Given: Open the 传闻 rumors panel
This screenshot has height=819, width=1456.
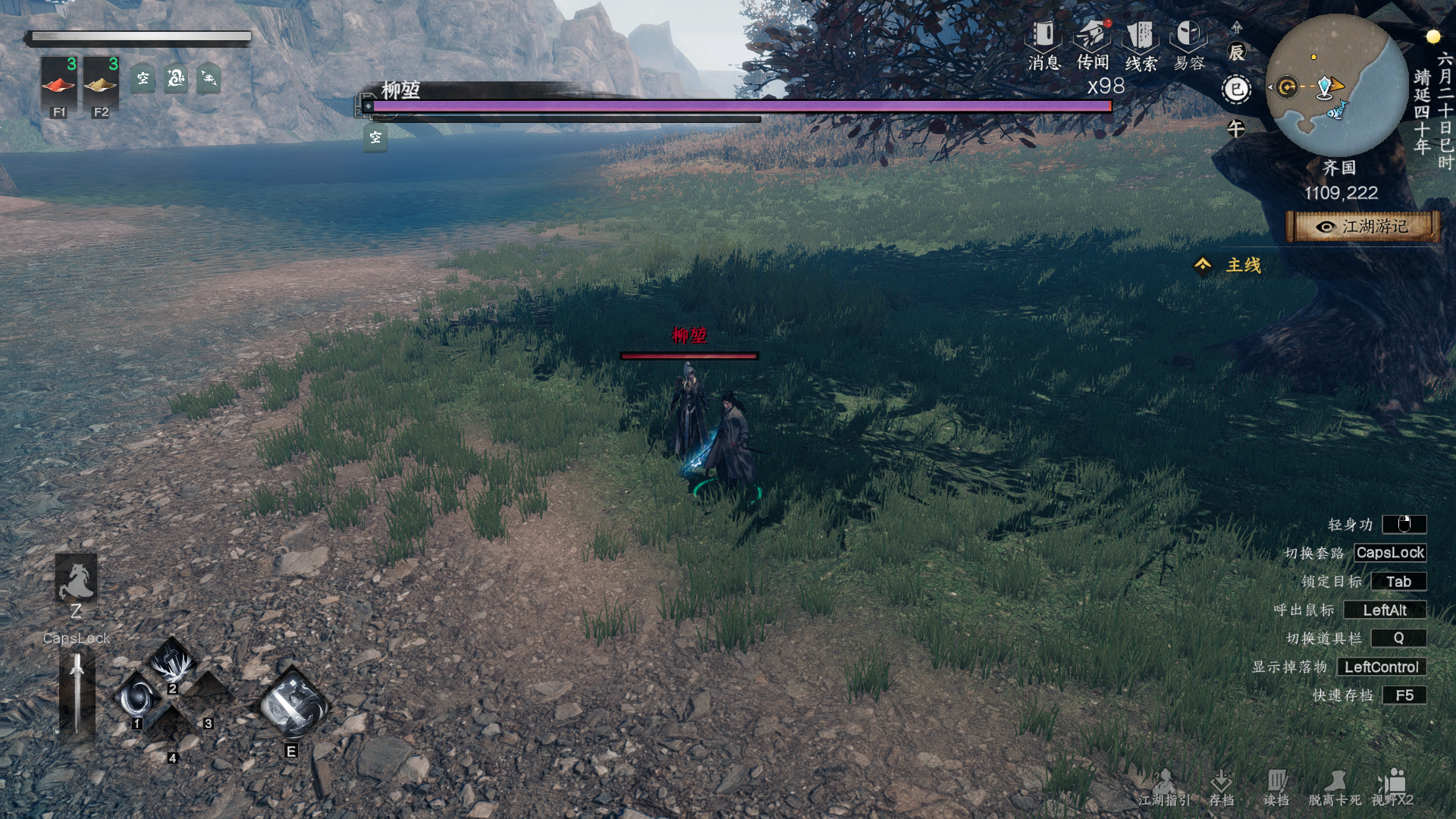Looking at the screenshot, I should pyautogui.click(x=1092, y=45).
